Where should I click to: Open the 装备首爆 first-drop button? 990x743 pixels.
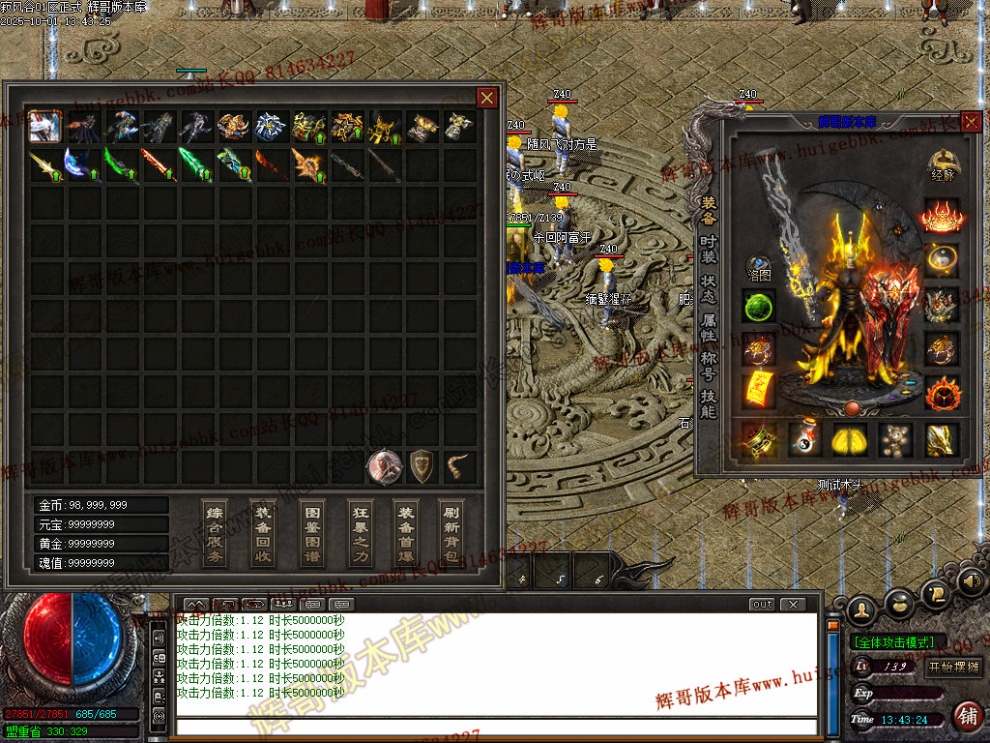click(406, 534)
